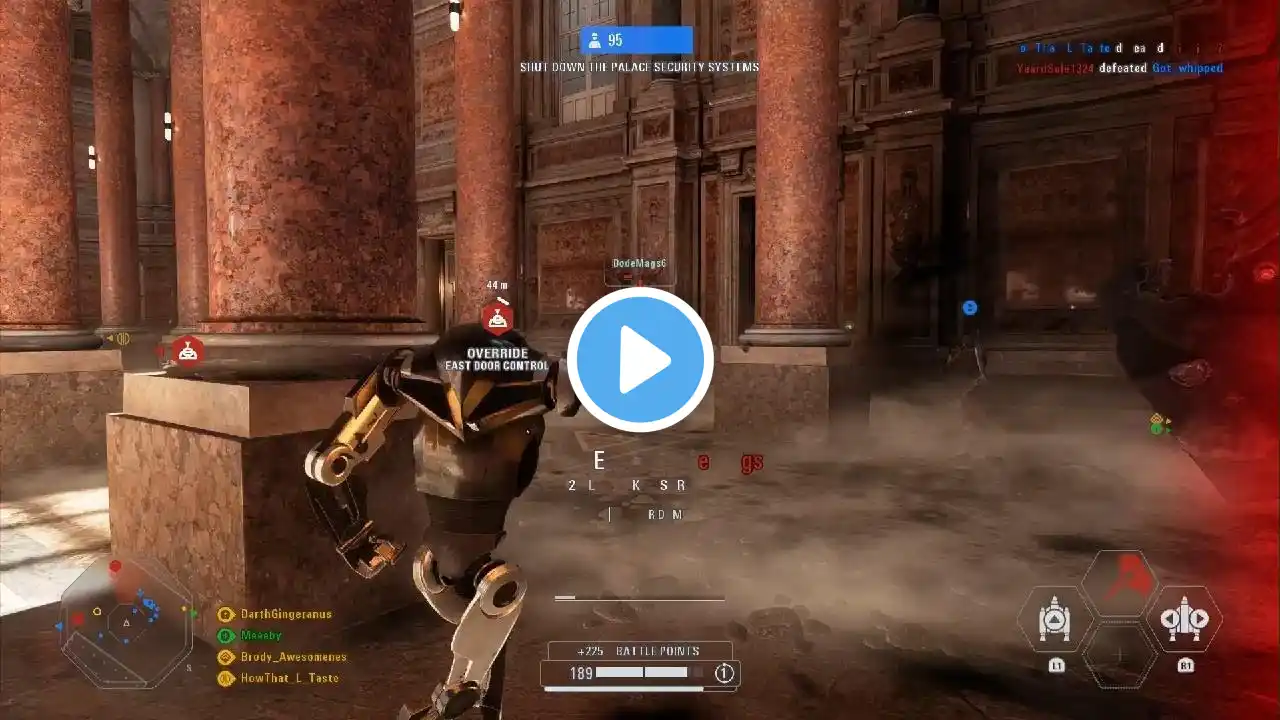Click the red objective marker beside the pillar

[x=187, y=351]
